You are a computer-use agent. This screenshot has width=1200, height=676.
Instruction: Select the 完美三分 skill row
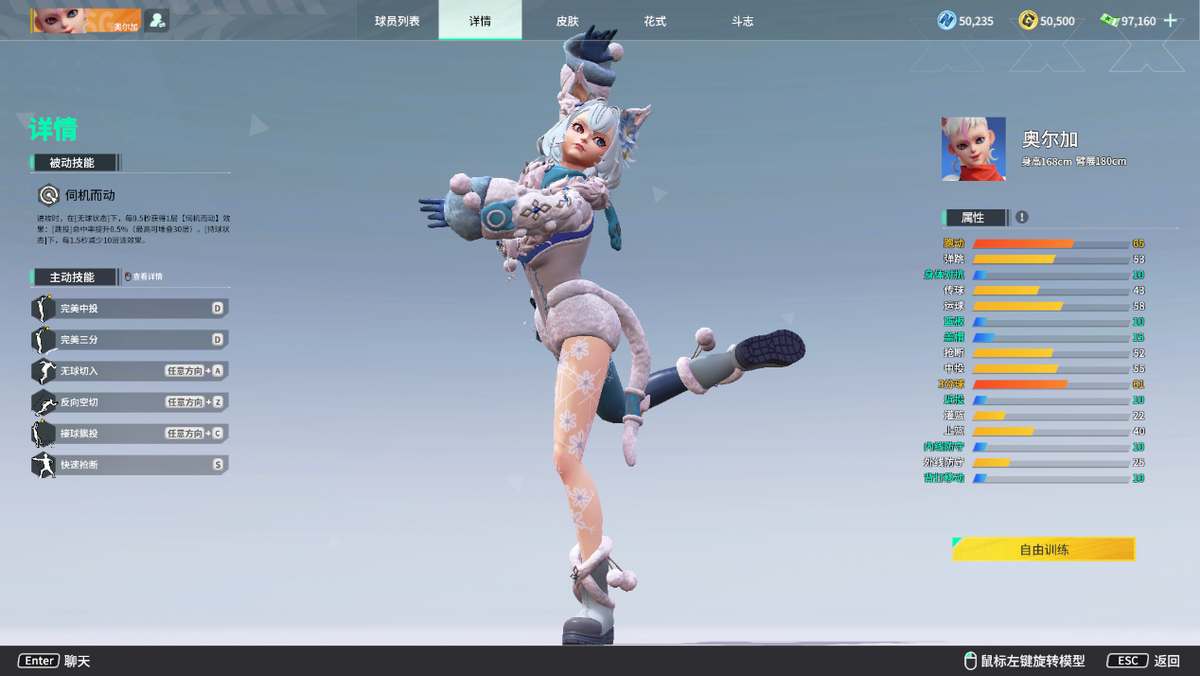130,340
